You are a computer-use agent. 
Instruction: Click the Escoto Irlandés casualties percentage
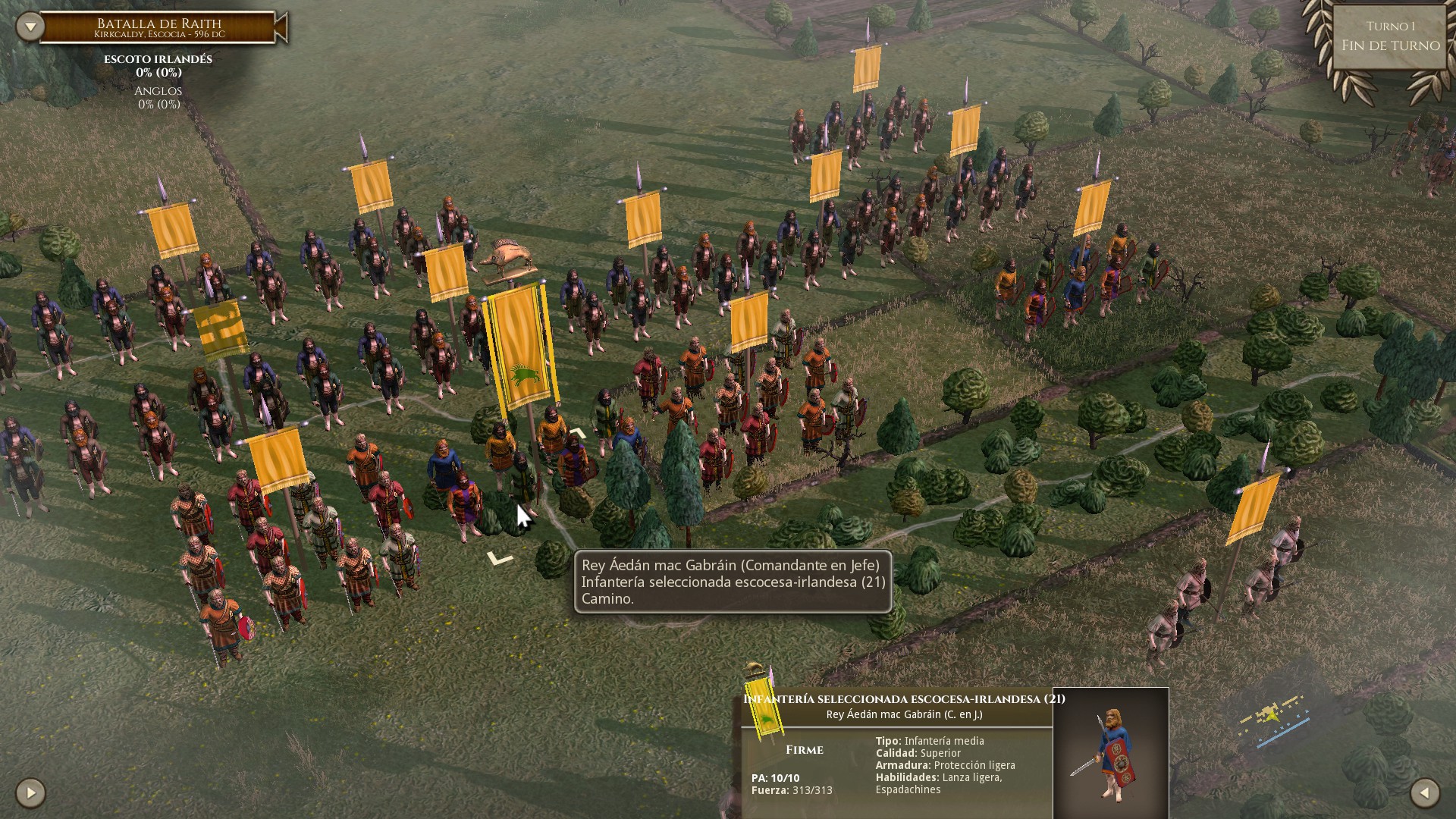click(x=158, y=74)
